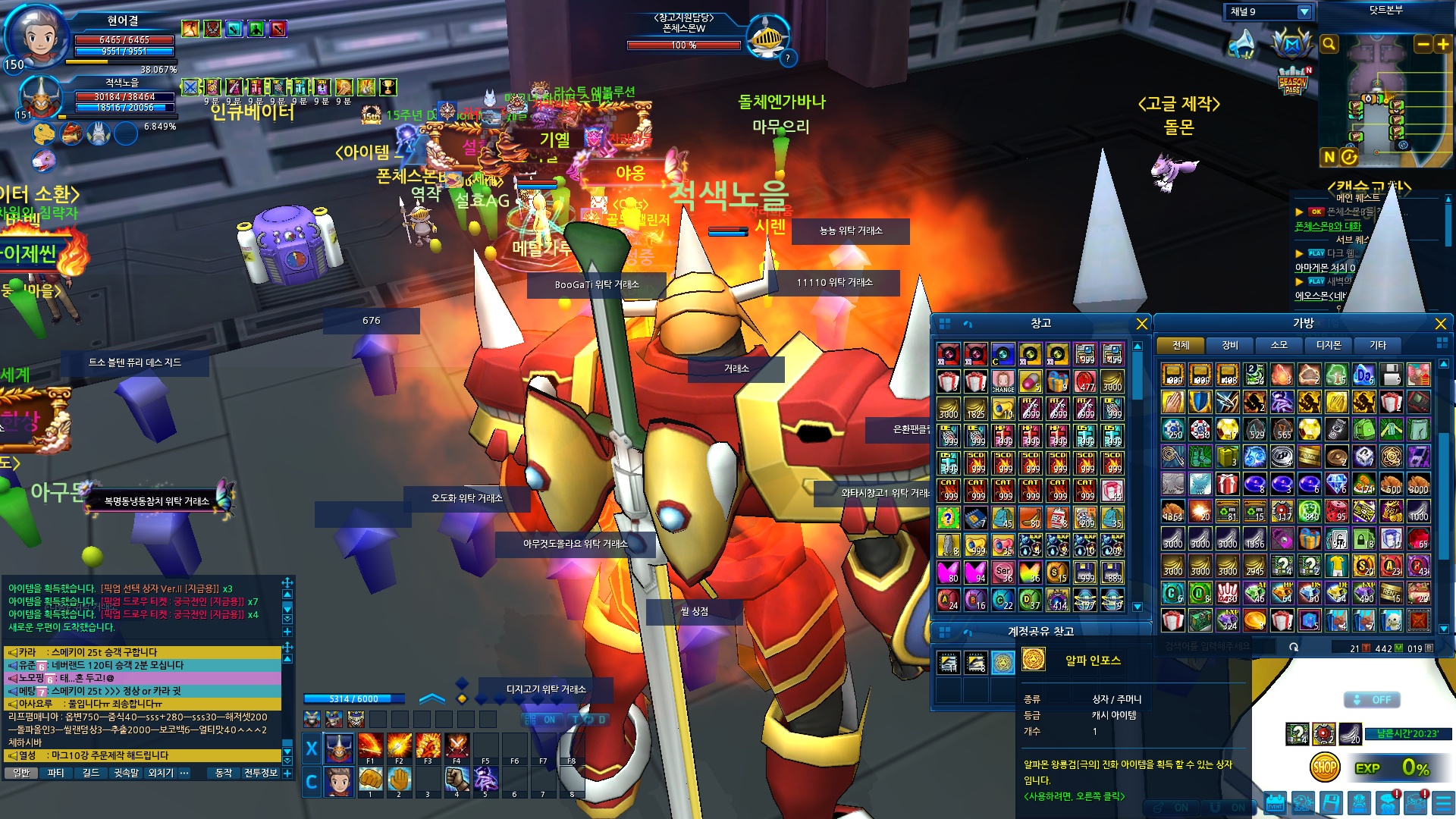Select the 기타 bag tab
Image resolution: width=1456 pixels, height=819 pixels.
pyautogui.click(x=1377, y=345)
